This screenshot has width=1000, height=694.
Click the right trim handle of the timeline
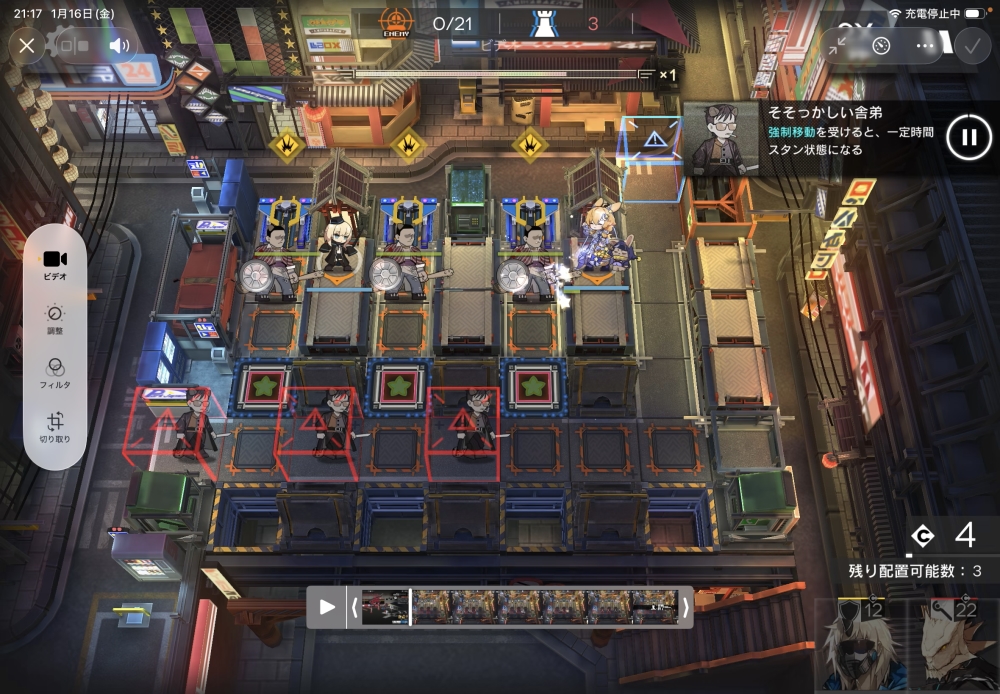point(686,606)
